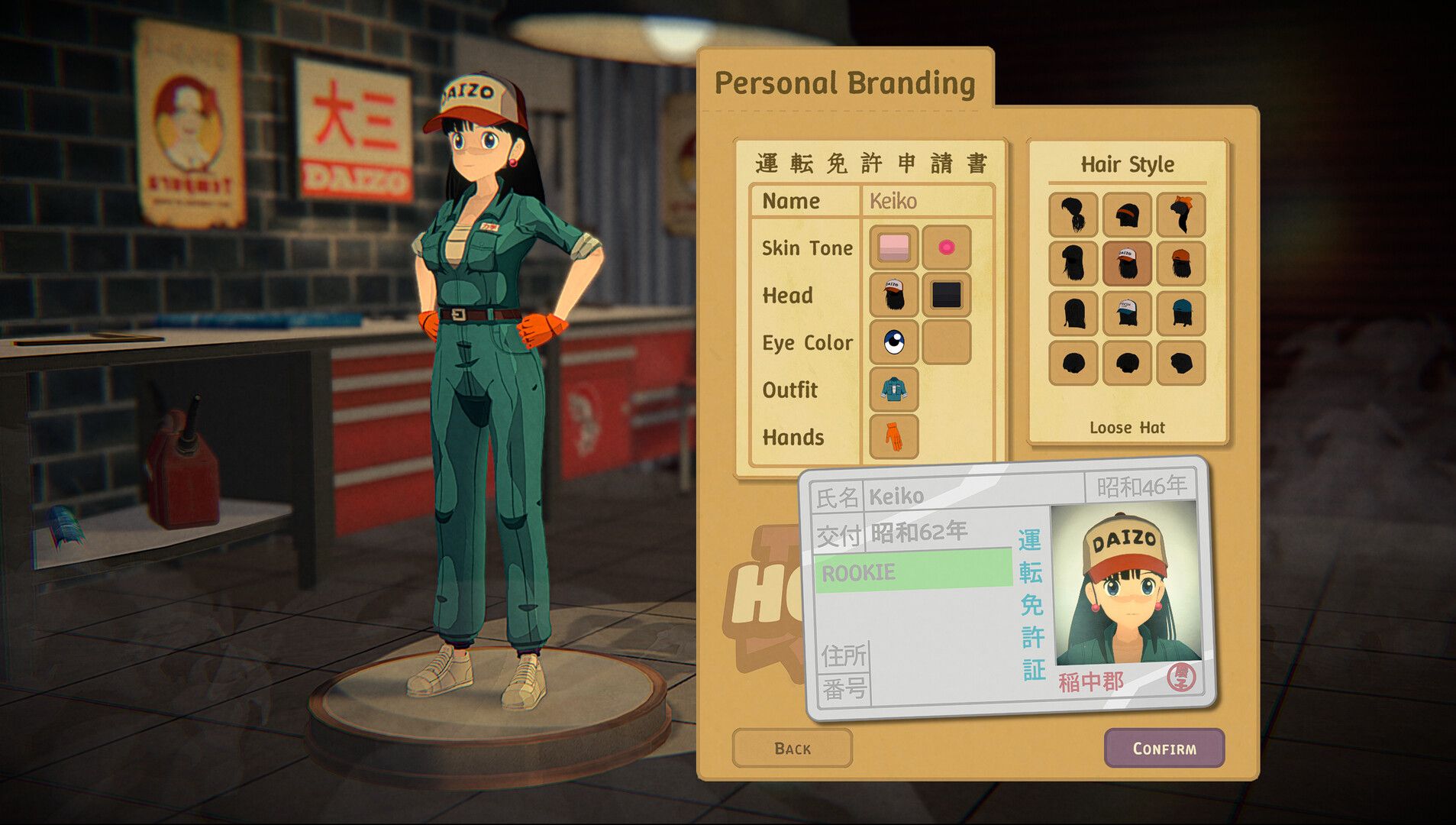The width and height of the screenshot is (1456, 825).
Task: Open the teal jumpsuit Outfit icon
Action: click(x=893, y=390)
